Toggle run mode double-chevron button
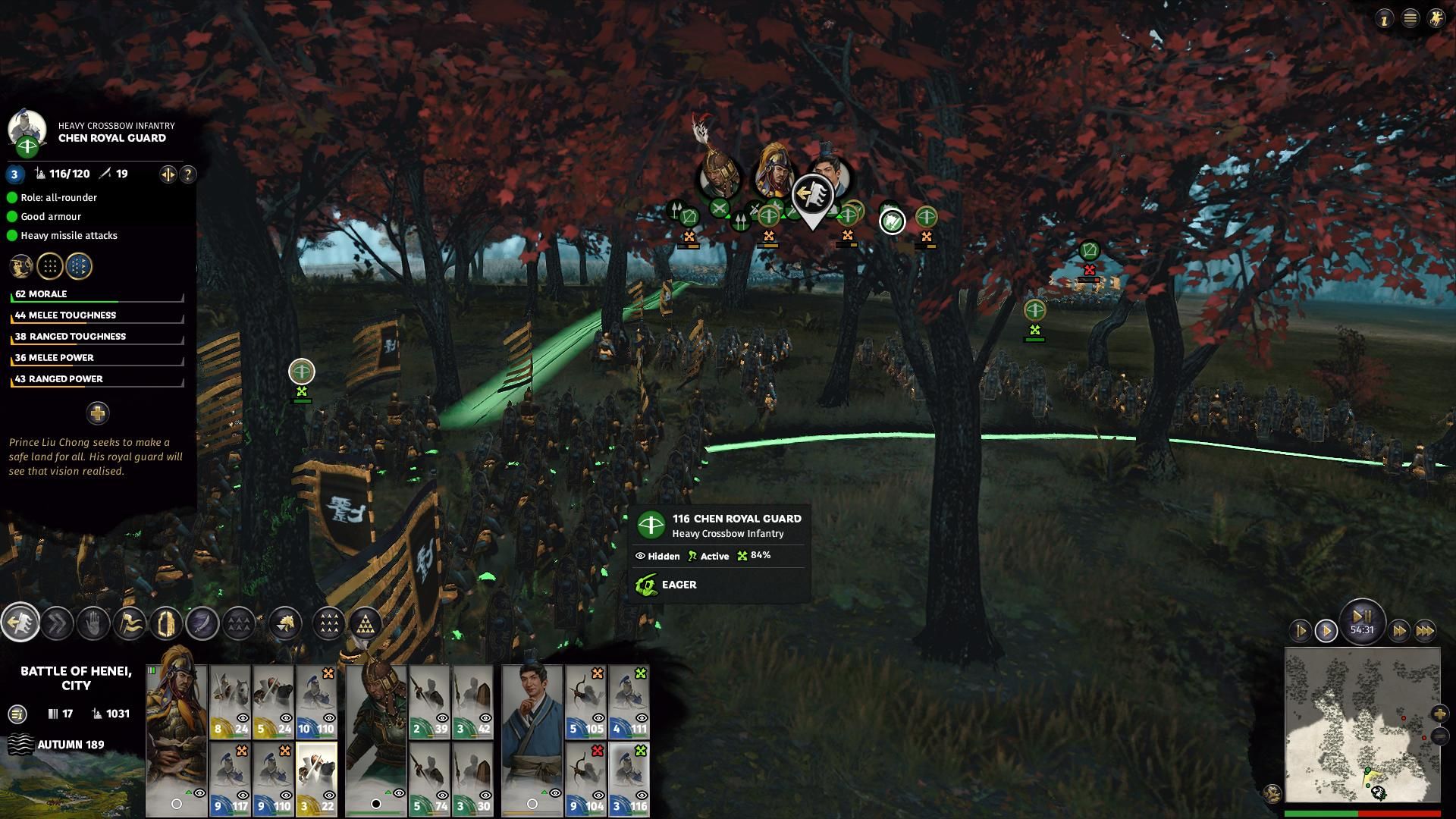 click(57, 624)
